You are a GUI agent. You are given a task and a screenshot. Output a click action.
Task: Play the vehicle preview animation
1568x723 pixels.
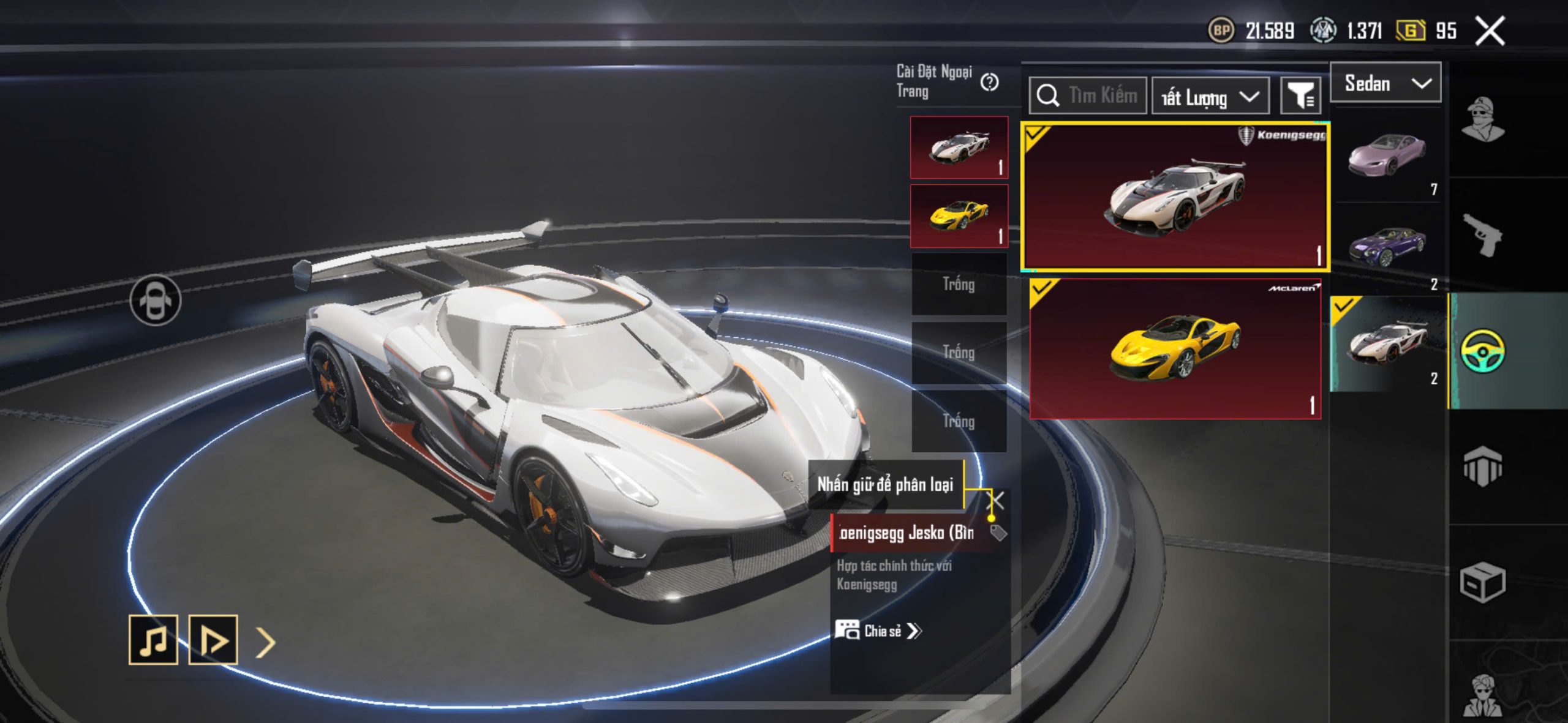coord(213,640)
